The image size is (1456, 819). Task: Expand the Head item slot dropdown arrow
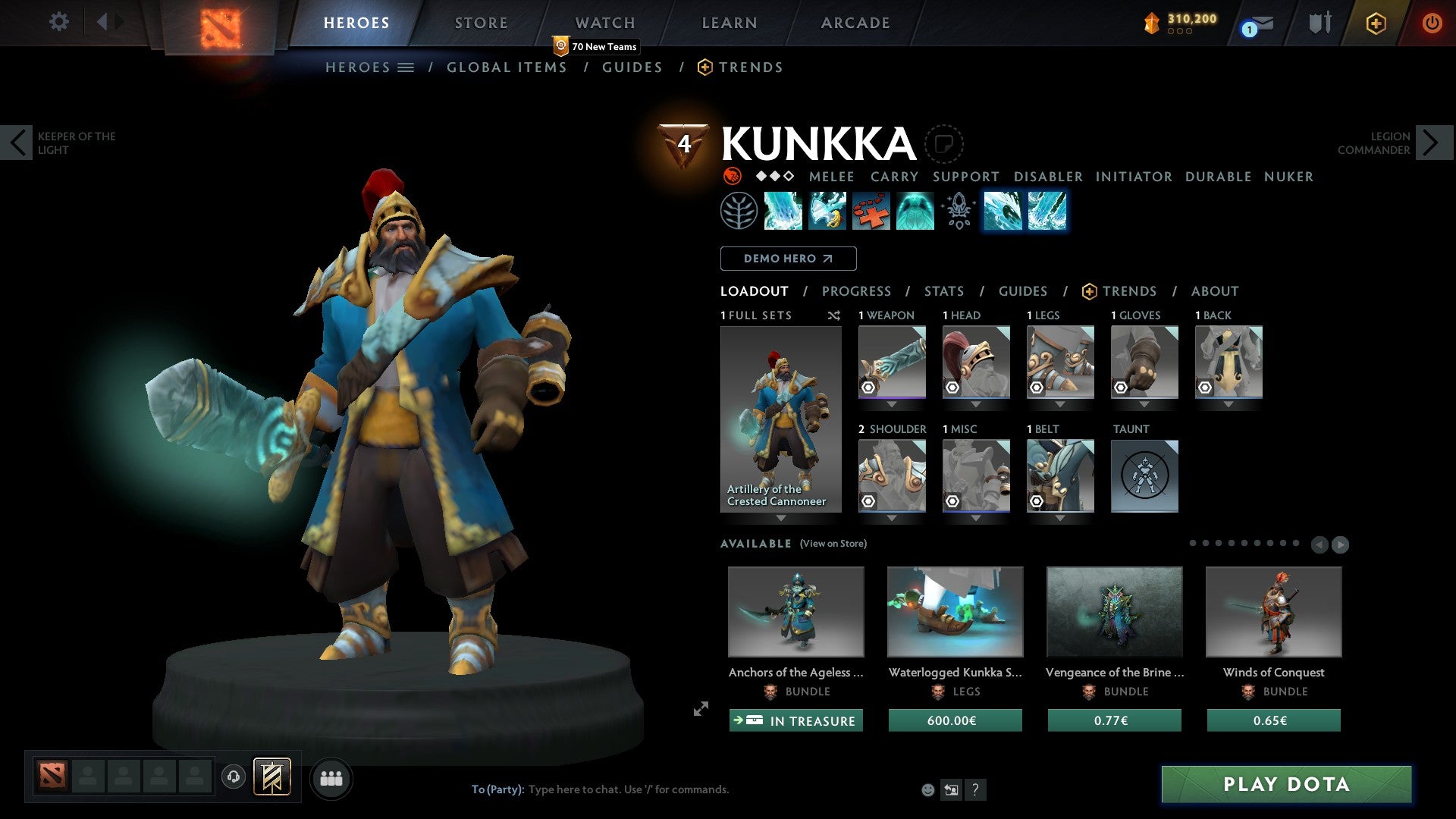click(x=976, y=404)
